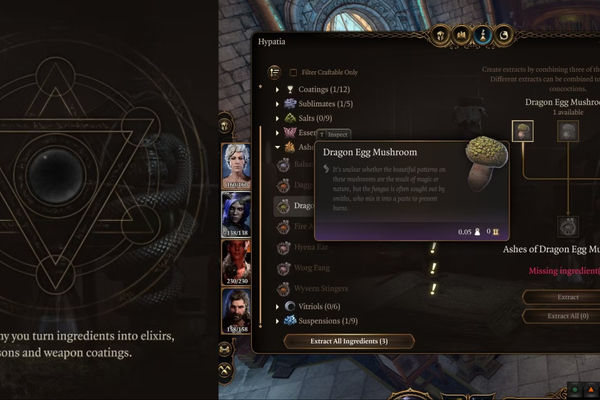Select the bearded man character portrait
This screenshot has height=400, width=600.
coord(236,310)
